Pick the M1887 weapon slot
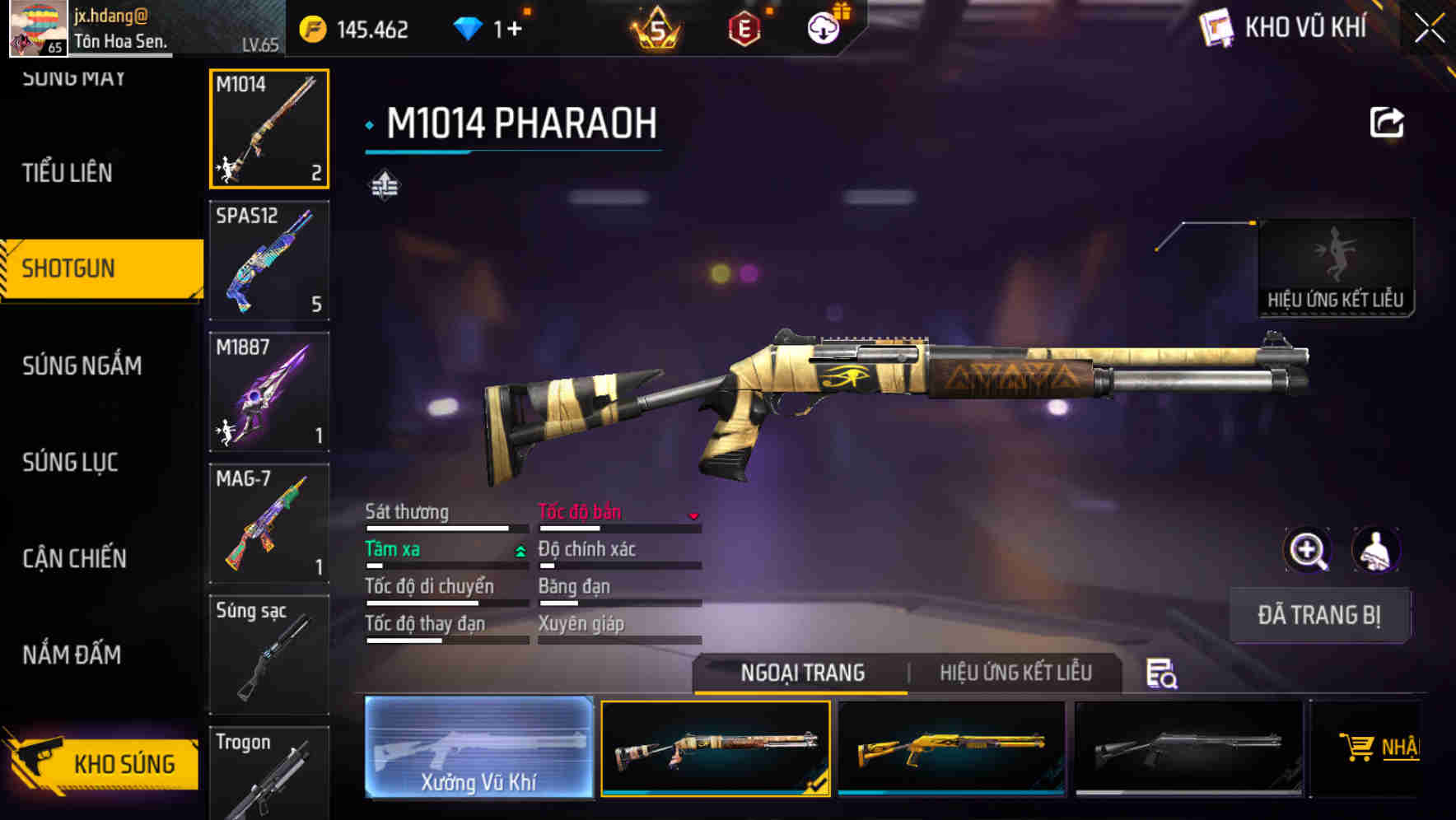The width and height of the screenshot is (1456, 820). pyautogui.click(x=269, y=392)
